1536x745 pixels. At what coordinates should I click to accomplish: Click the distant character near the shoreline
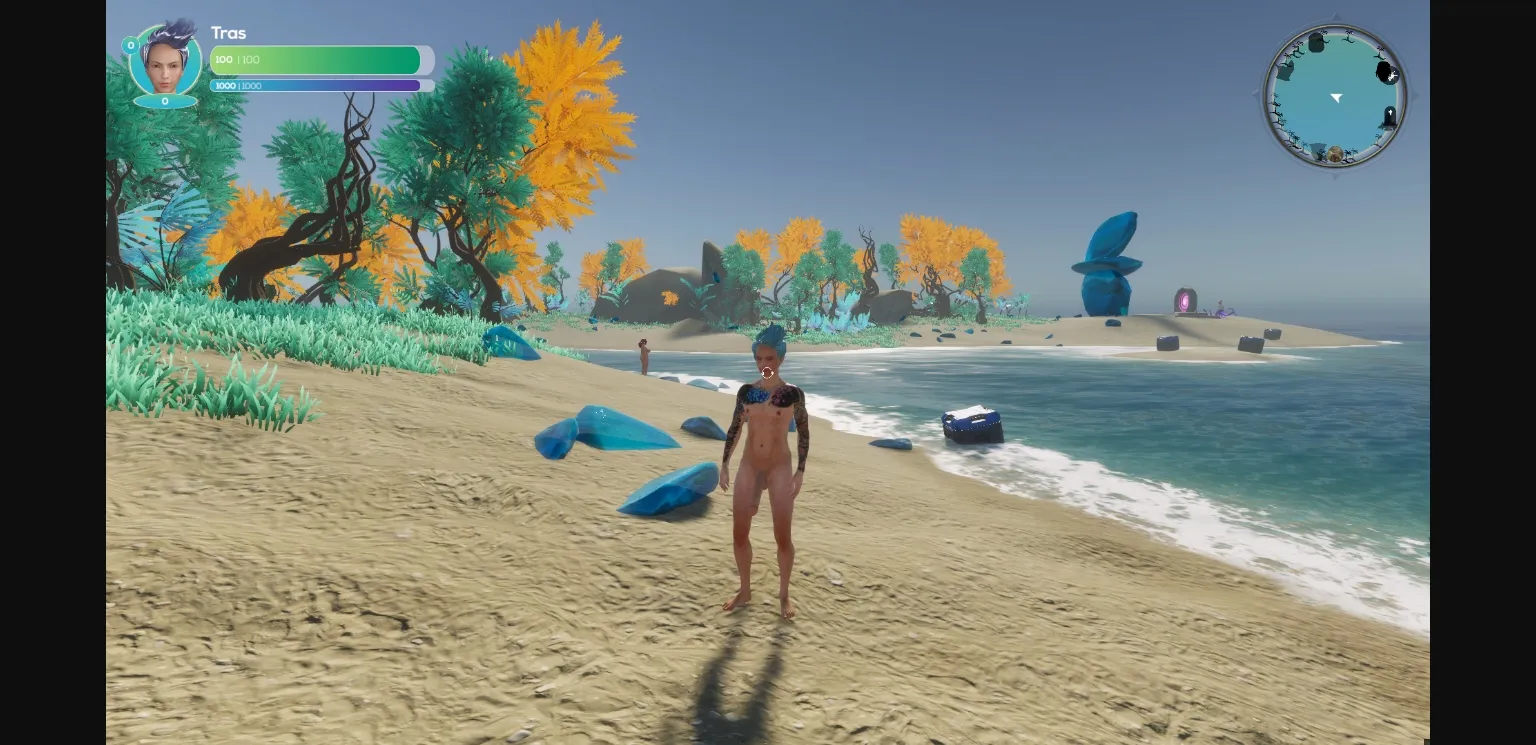coord(641,355)
